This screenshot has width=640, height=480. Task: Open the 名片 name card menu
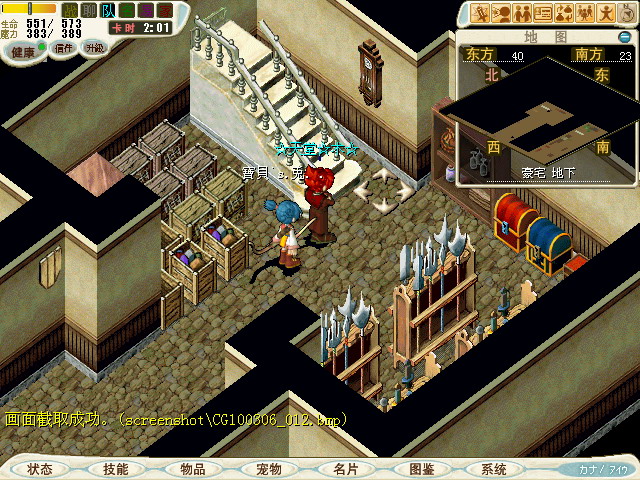pos(345,469)
